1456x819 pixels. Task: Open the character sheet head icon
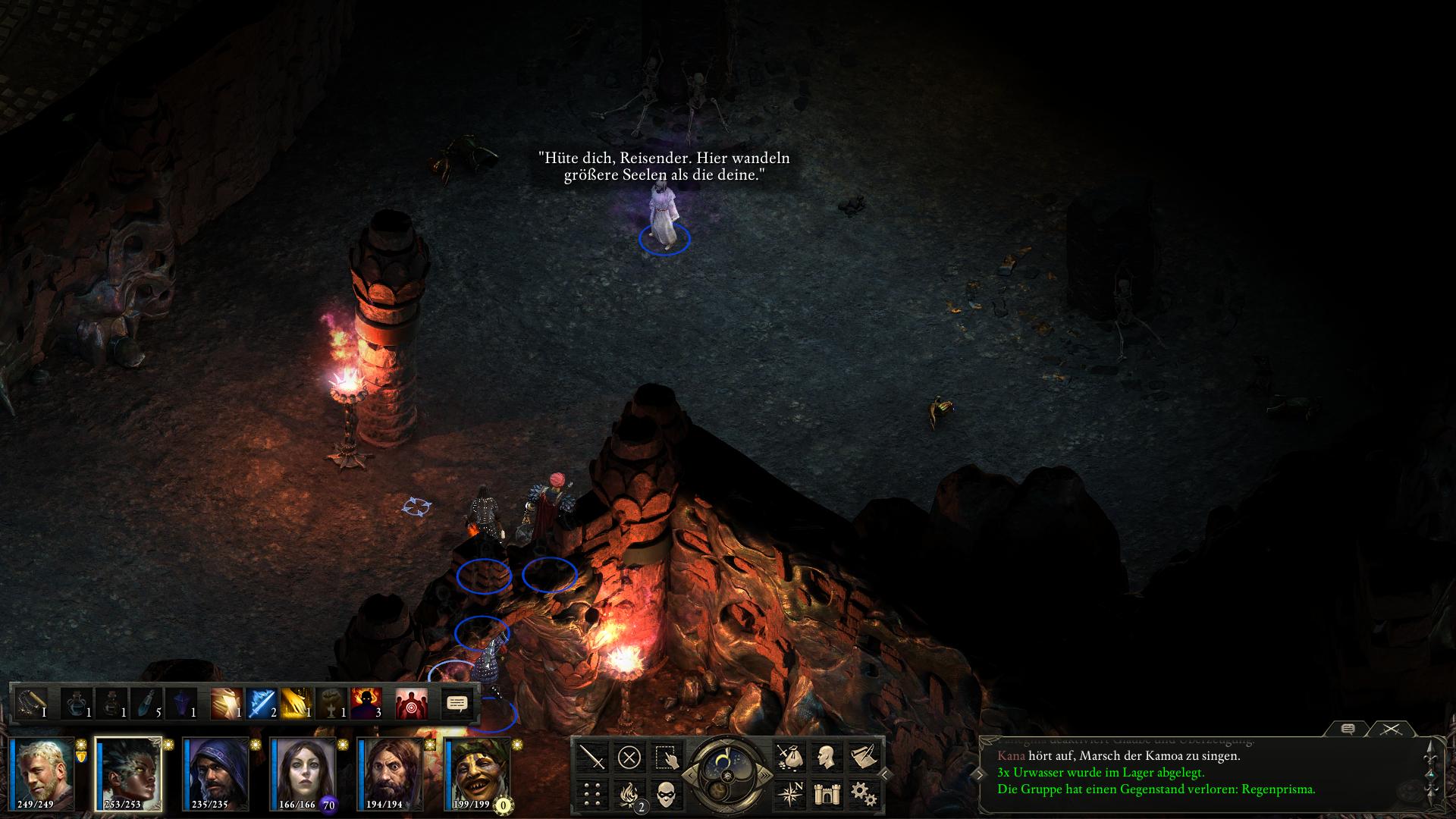coord(826,757)
